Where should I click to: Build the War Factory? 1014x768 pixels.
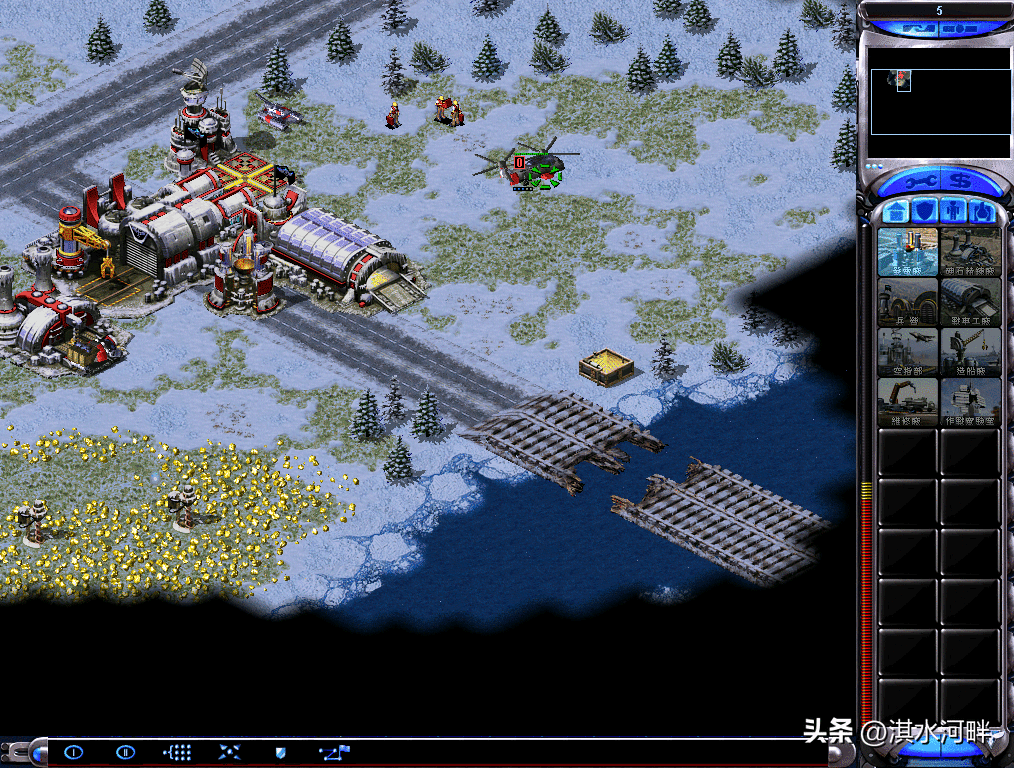(x=970, y=302)
